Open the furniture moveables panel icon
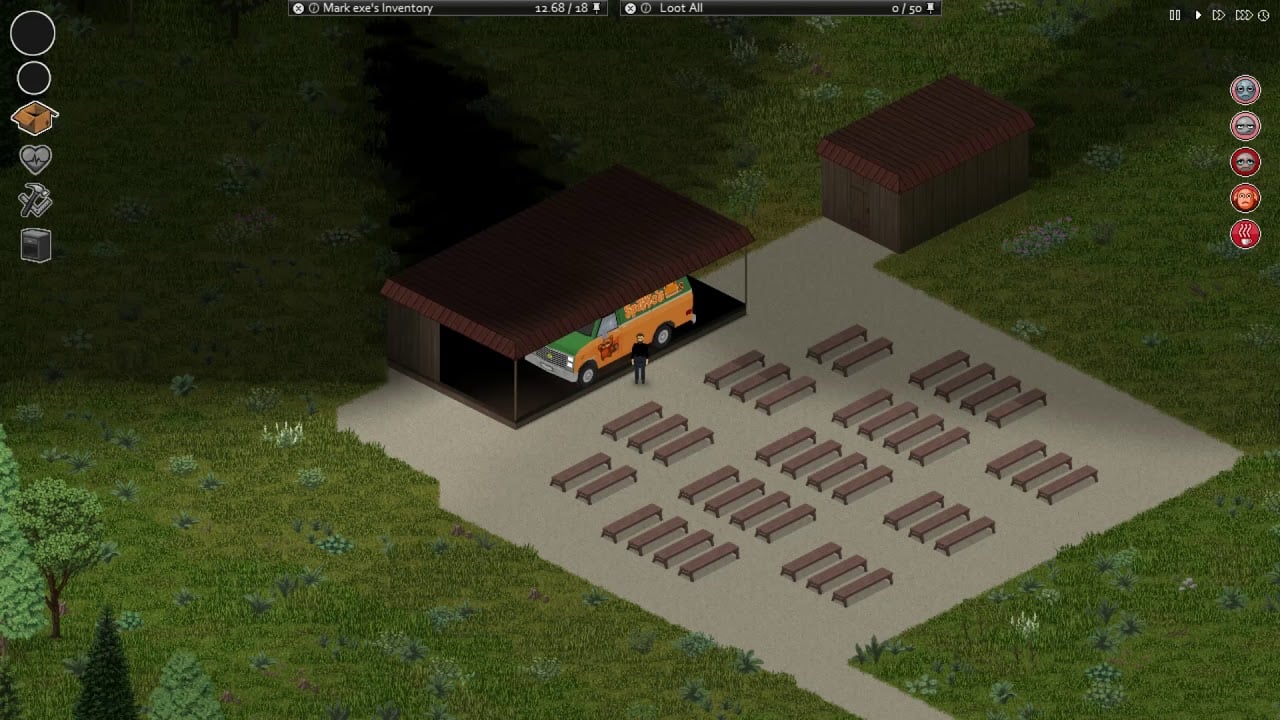Viewport: 1280px width, 720px height. (x=33, y=245)
